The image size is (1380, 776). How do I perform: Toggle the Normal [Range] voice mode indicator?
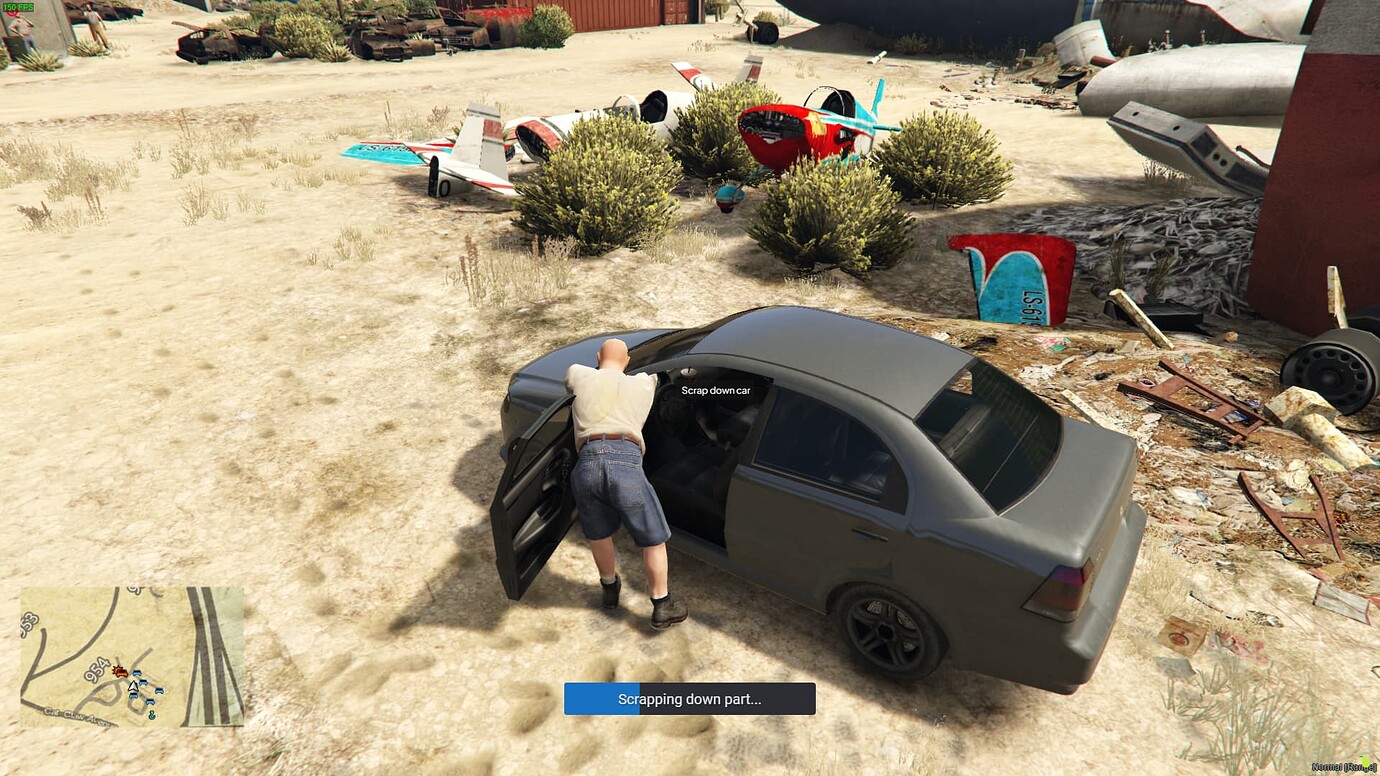[1343, 766]
